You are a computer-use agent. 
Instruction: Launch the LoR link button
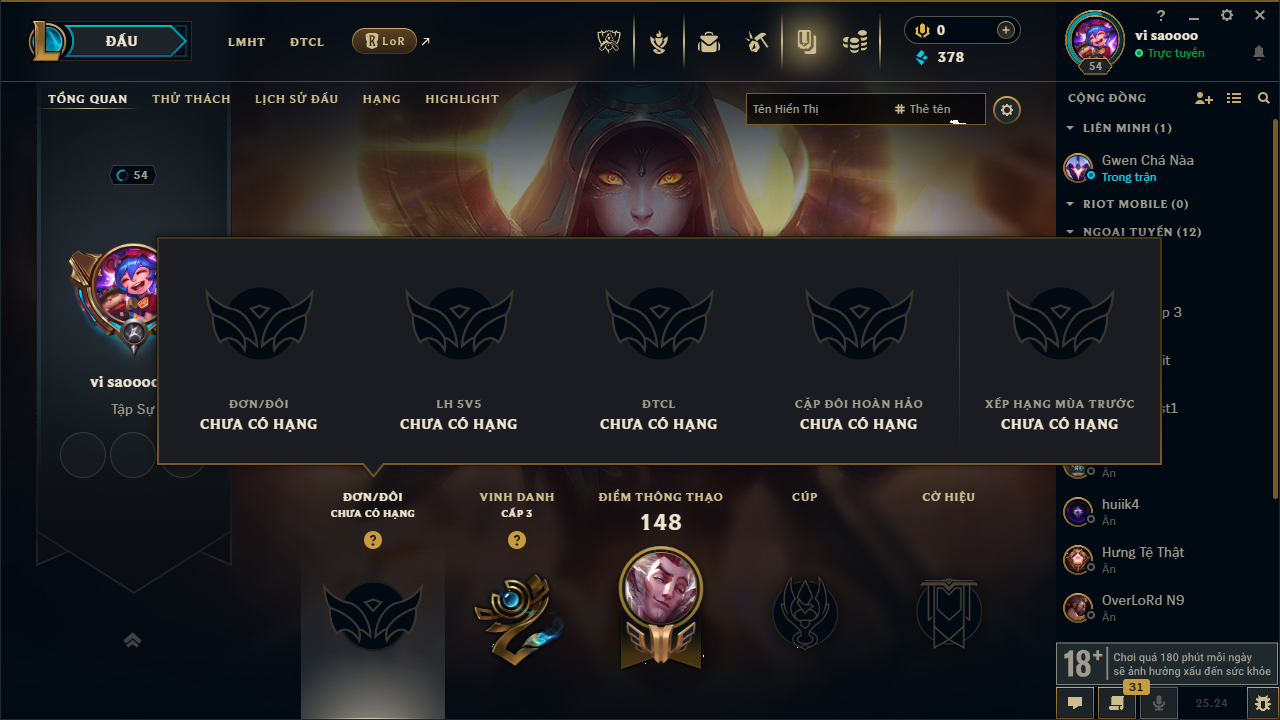pos(385,41)
